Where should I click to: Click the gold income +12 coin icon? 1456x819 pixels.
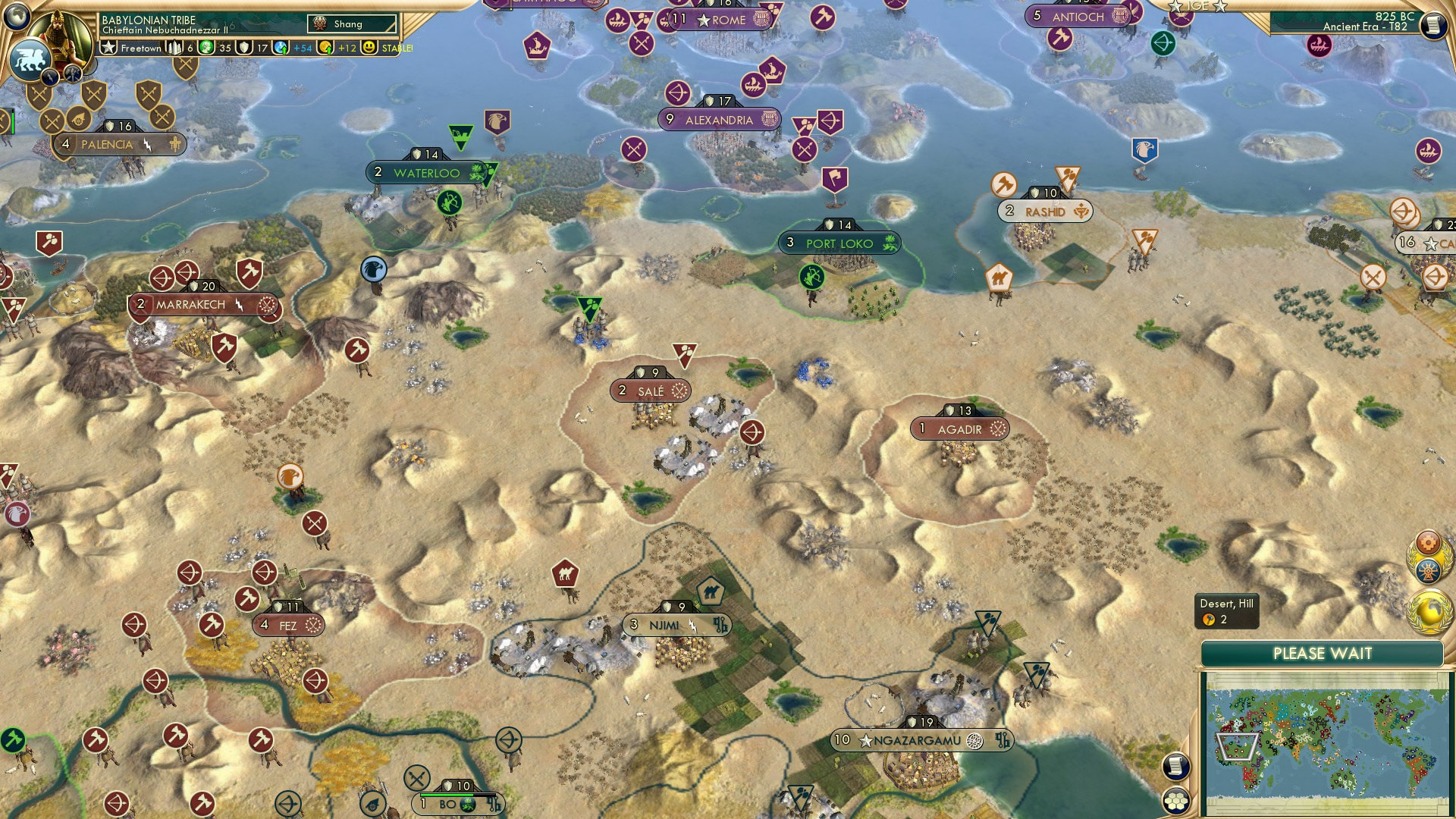[324, 48]
